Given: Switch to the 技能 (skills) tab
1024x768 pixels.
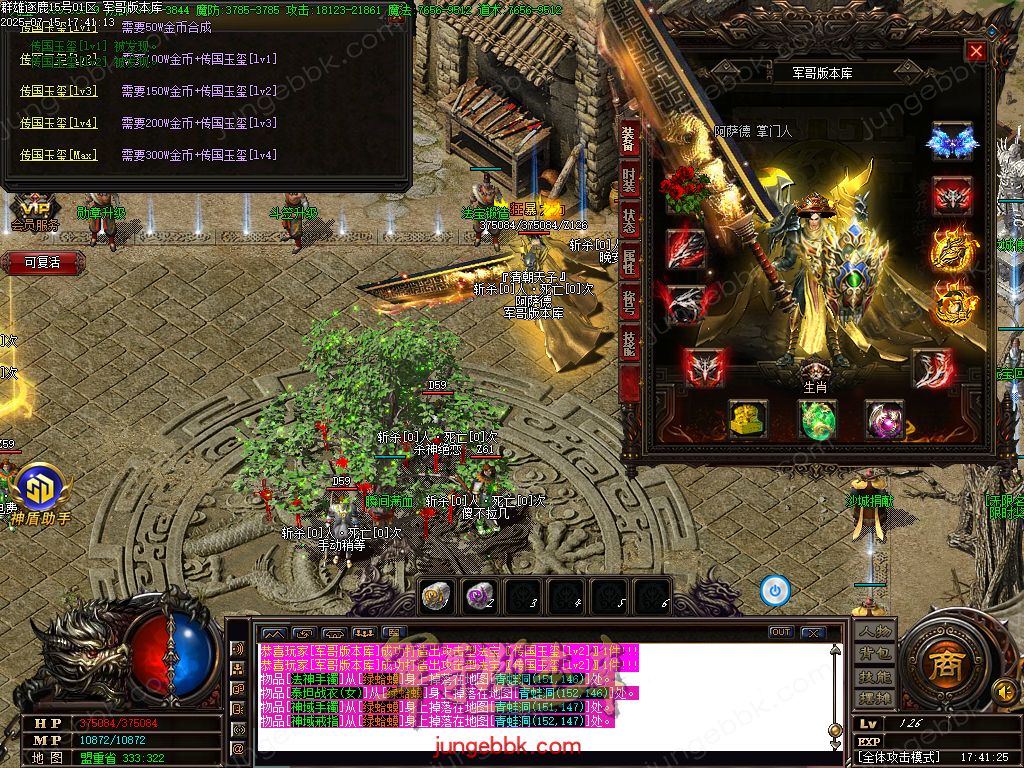Looking at the screenshot, I should 629,345.
